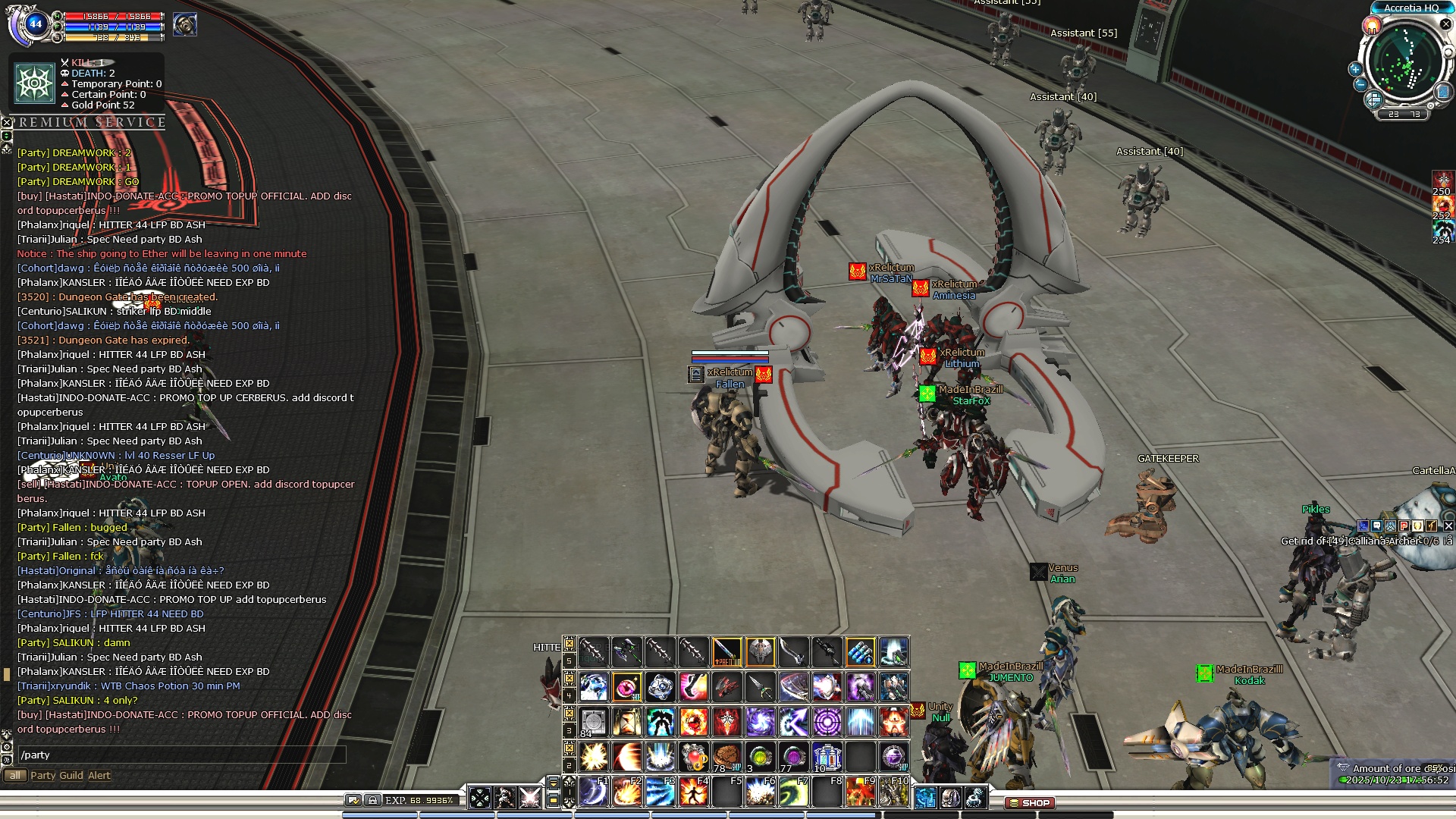The height and width of the screenshot is (819, 1456).
Task: Activate the F1 crescent slash skill
Action: pyautogui.click(x=594, y=792)
